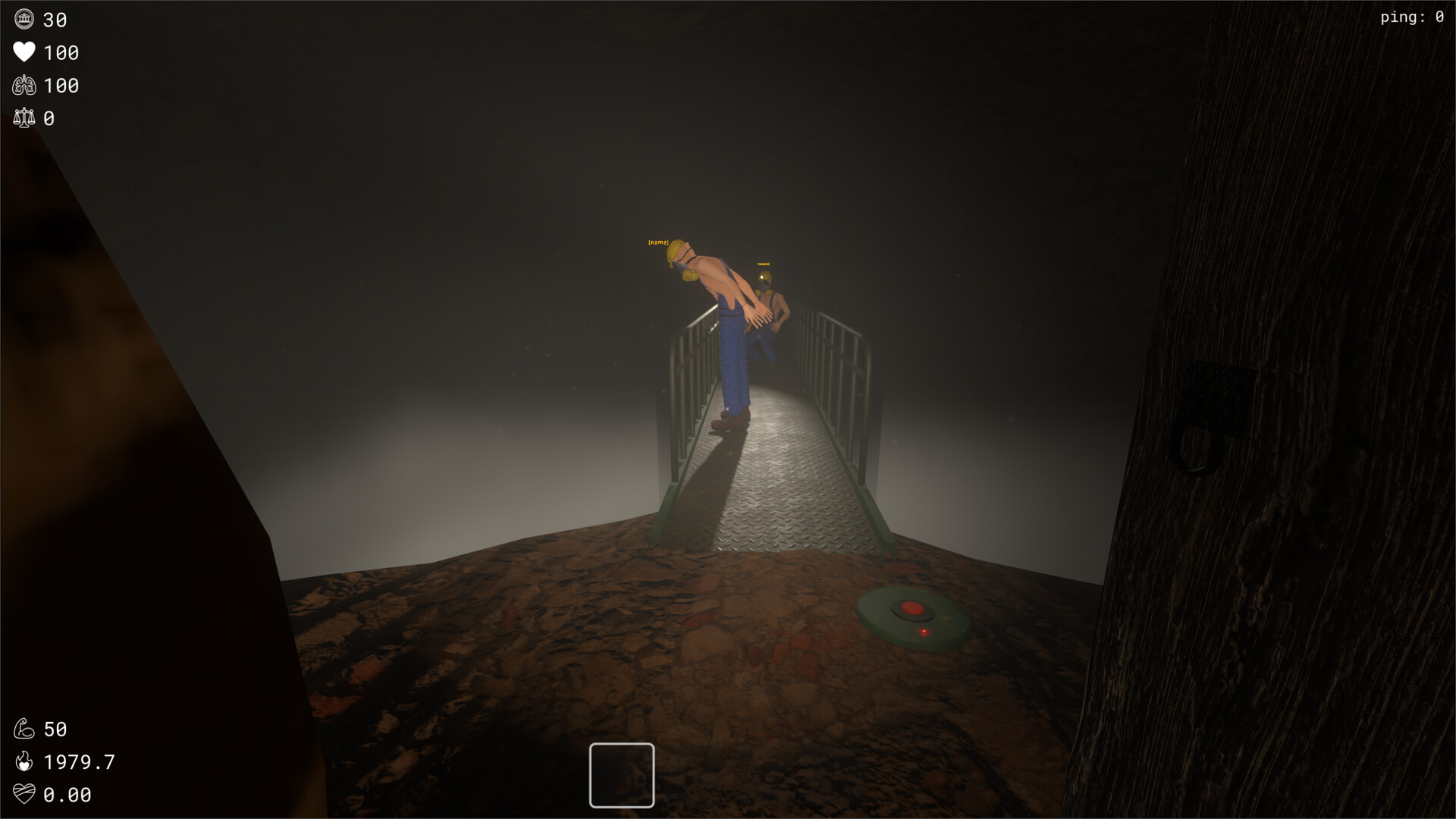1456x819 pixels.
Task: Click the coin balance value 30
Action: click(x=55, y=20)
